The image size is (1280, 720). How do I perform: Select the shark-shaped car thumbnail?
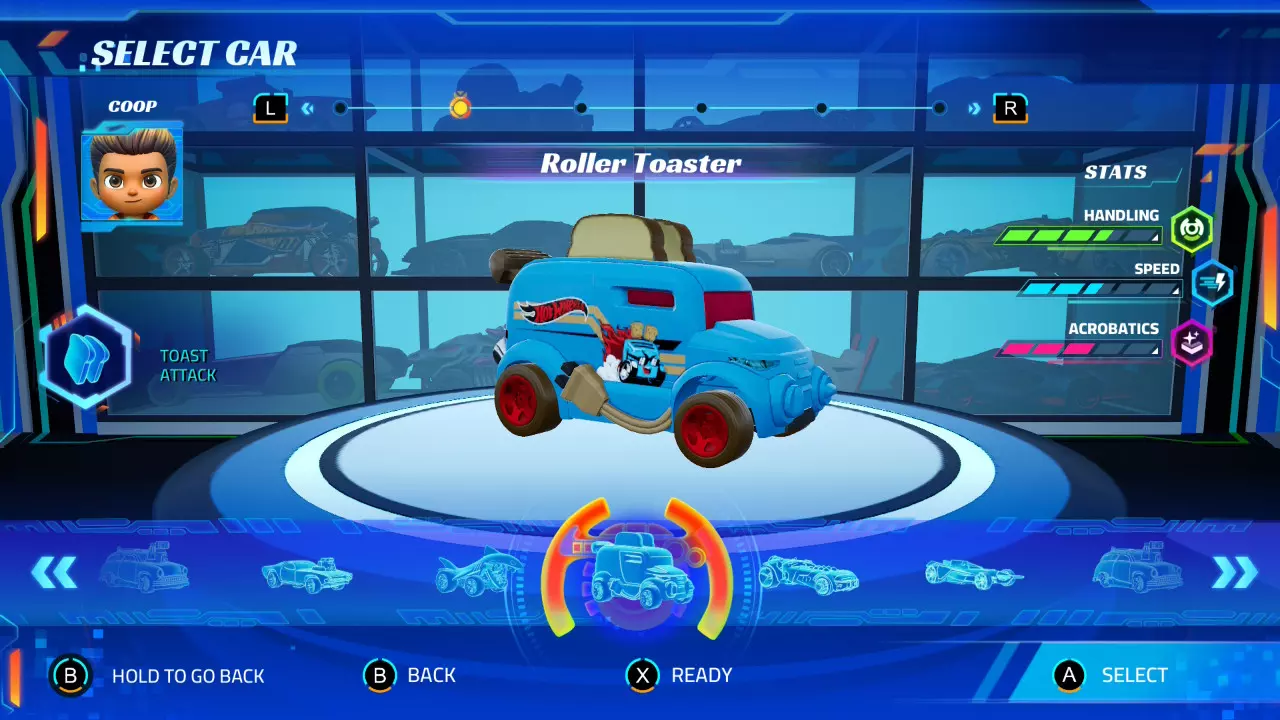tap(480, 574)
